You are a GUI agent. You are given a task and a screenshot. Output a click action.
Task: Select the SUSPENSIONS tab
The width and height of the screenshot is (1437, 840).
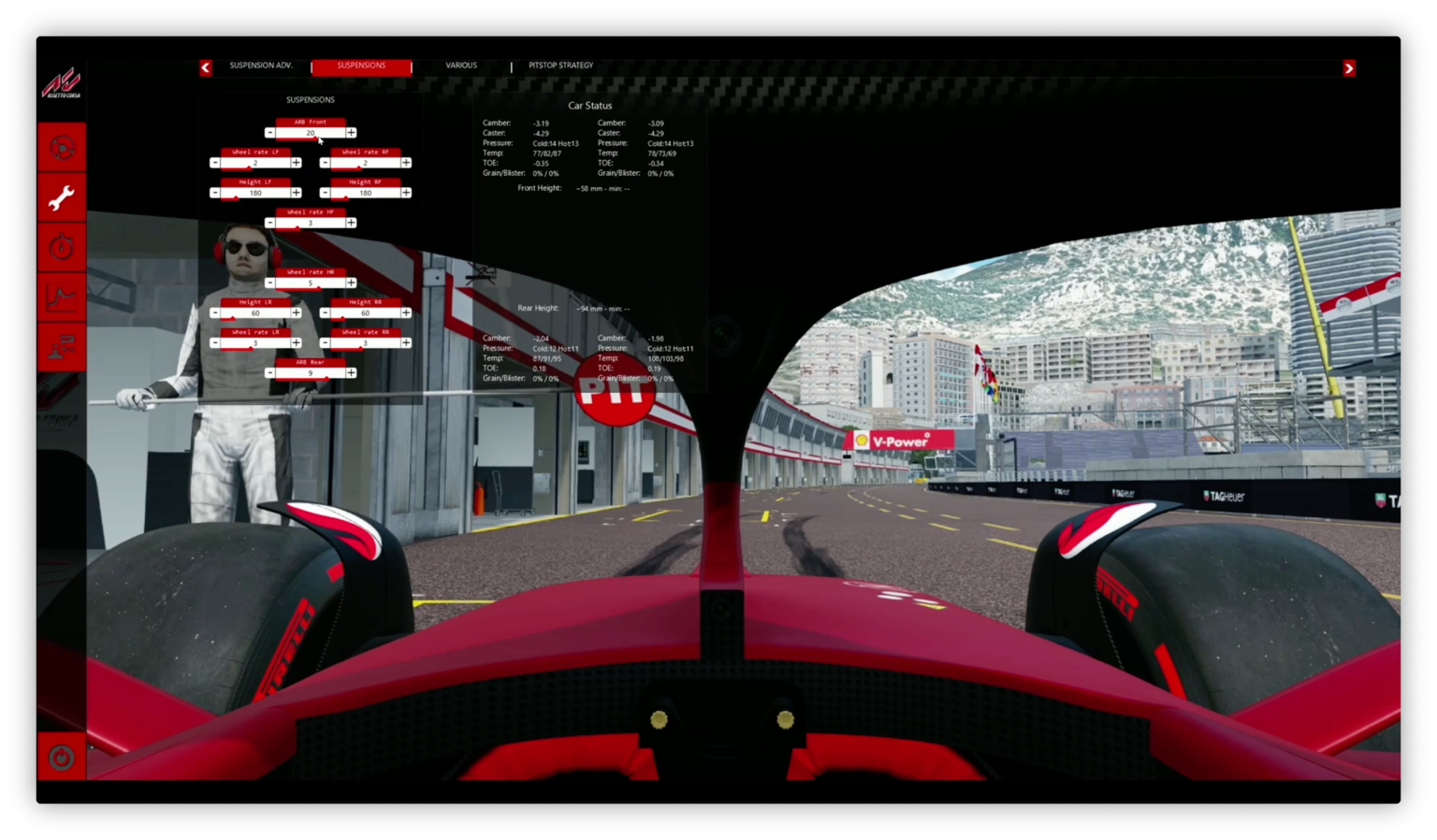pyautogui.click(x=361, y=65)
